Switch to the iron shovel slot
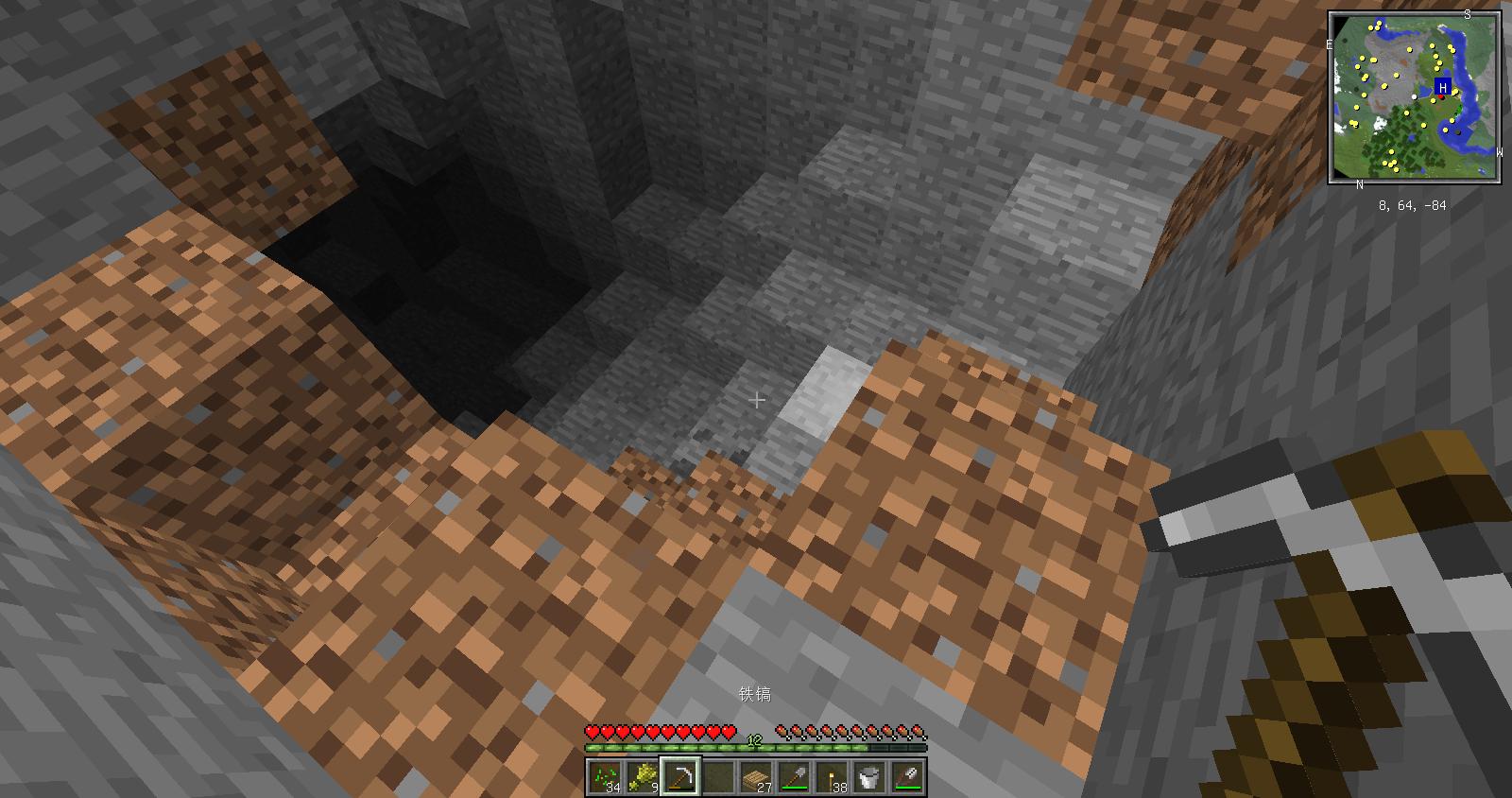This screenshot has height=798, width=1512. pyautogui.click(x=794, y=777)
